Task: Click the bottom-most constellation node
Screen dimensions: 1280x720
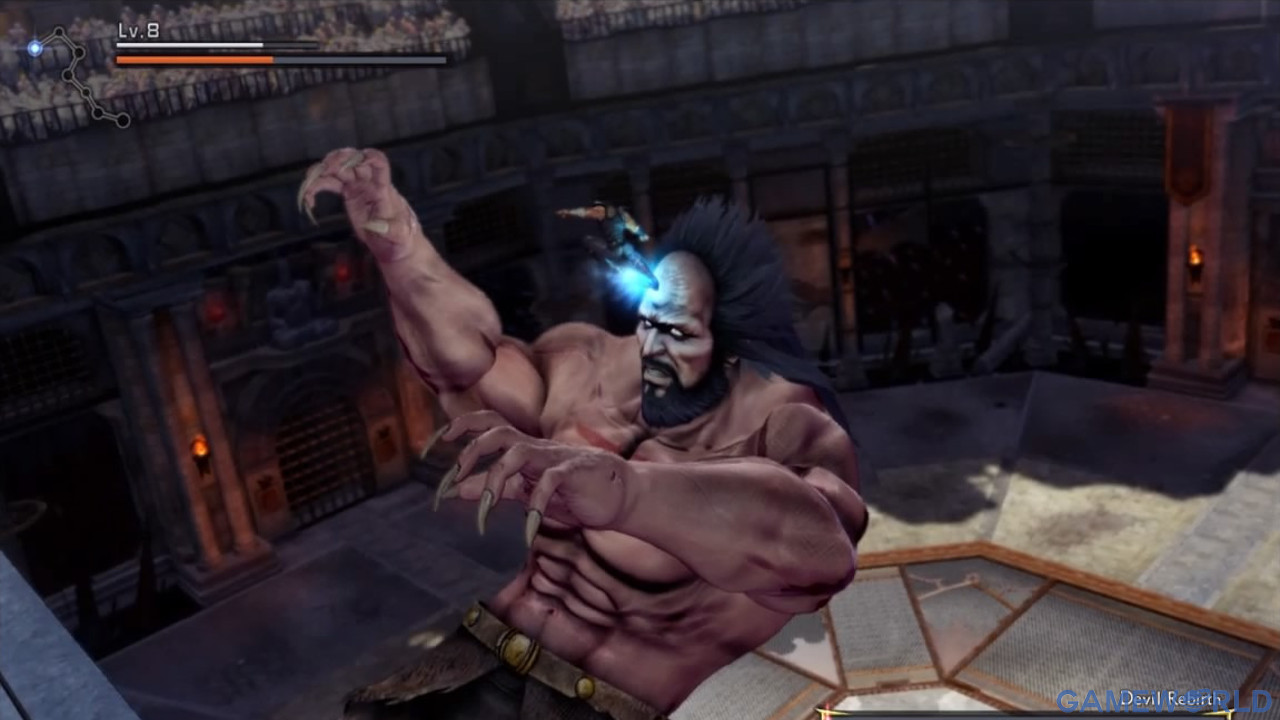Action: click(123, 121)
